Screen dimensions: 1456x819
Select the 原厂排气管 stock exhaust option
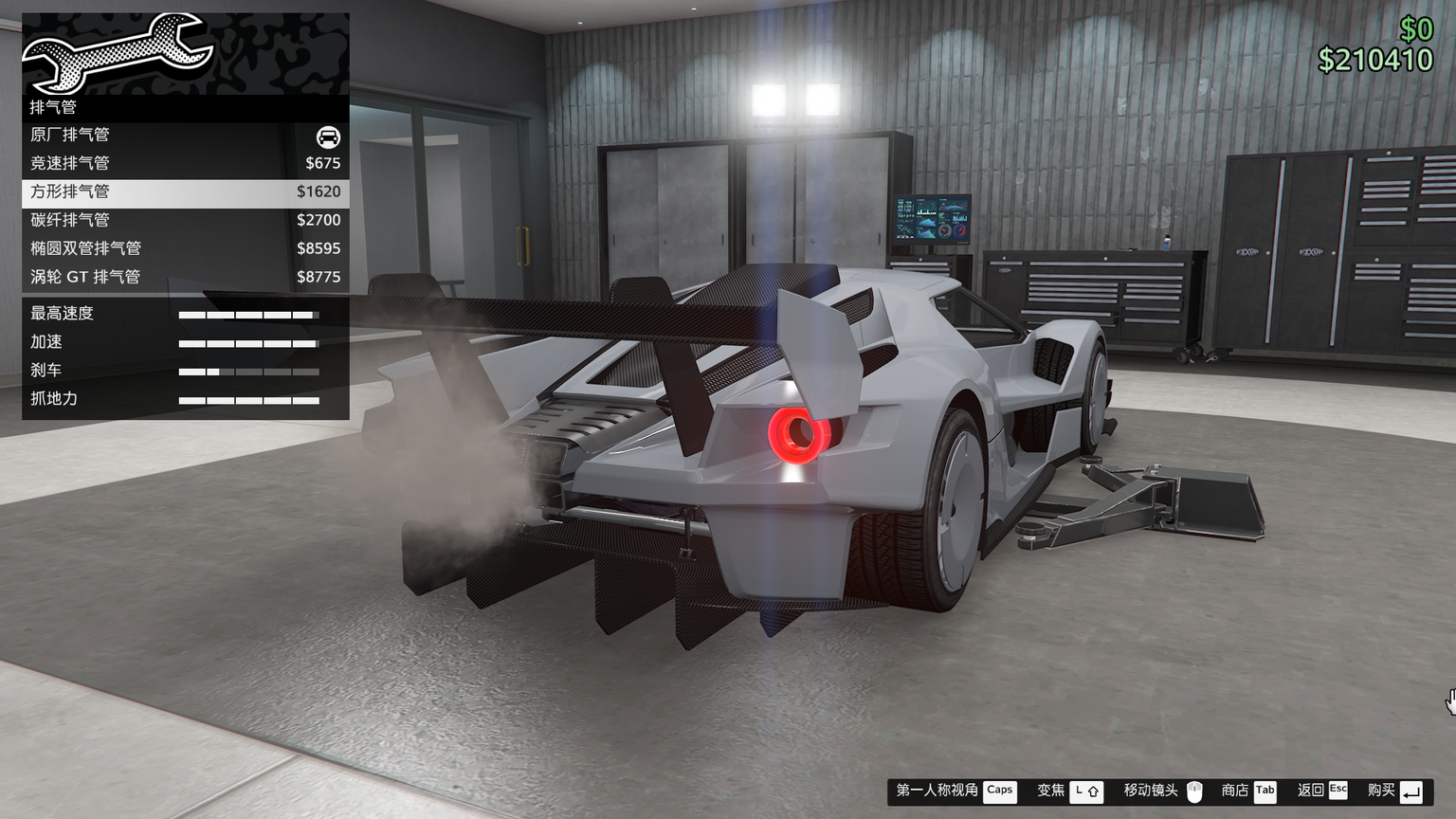[185, 136]
